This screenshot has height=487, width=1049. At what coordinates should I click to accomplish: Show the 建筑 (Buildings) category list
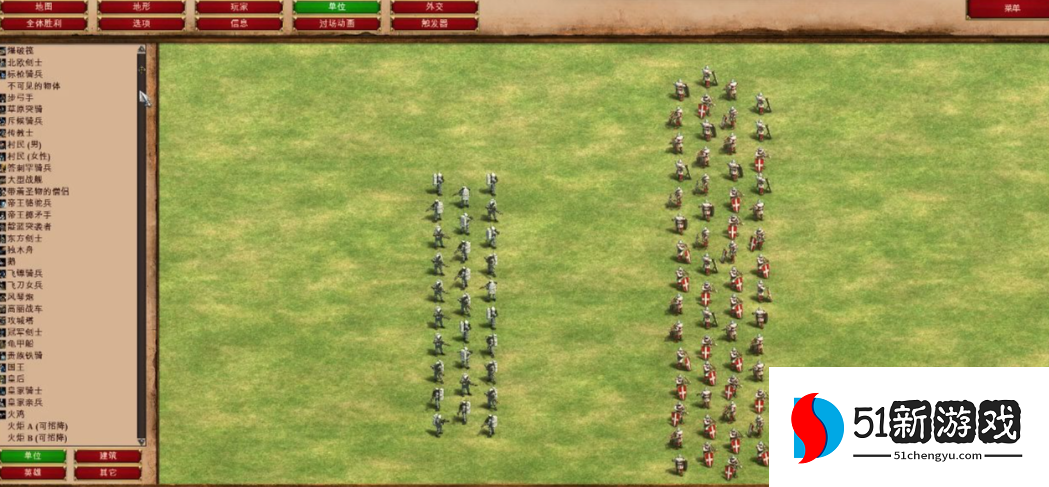tap(107, 456)
